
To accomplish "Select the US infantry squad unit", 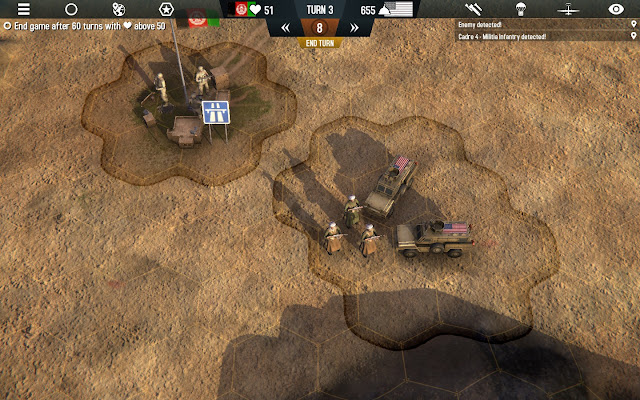I will pyautogui.click(x=350, y=228).
